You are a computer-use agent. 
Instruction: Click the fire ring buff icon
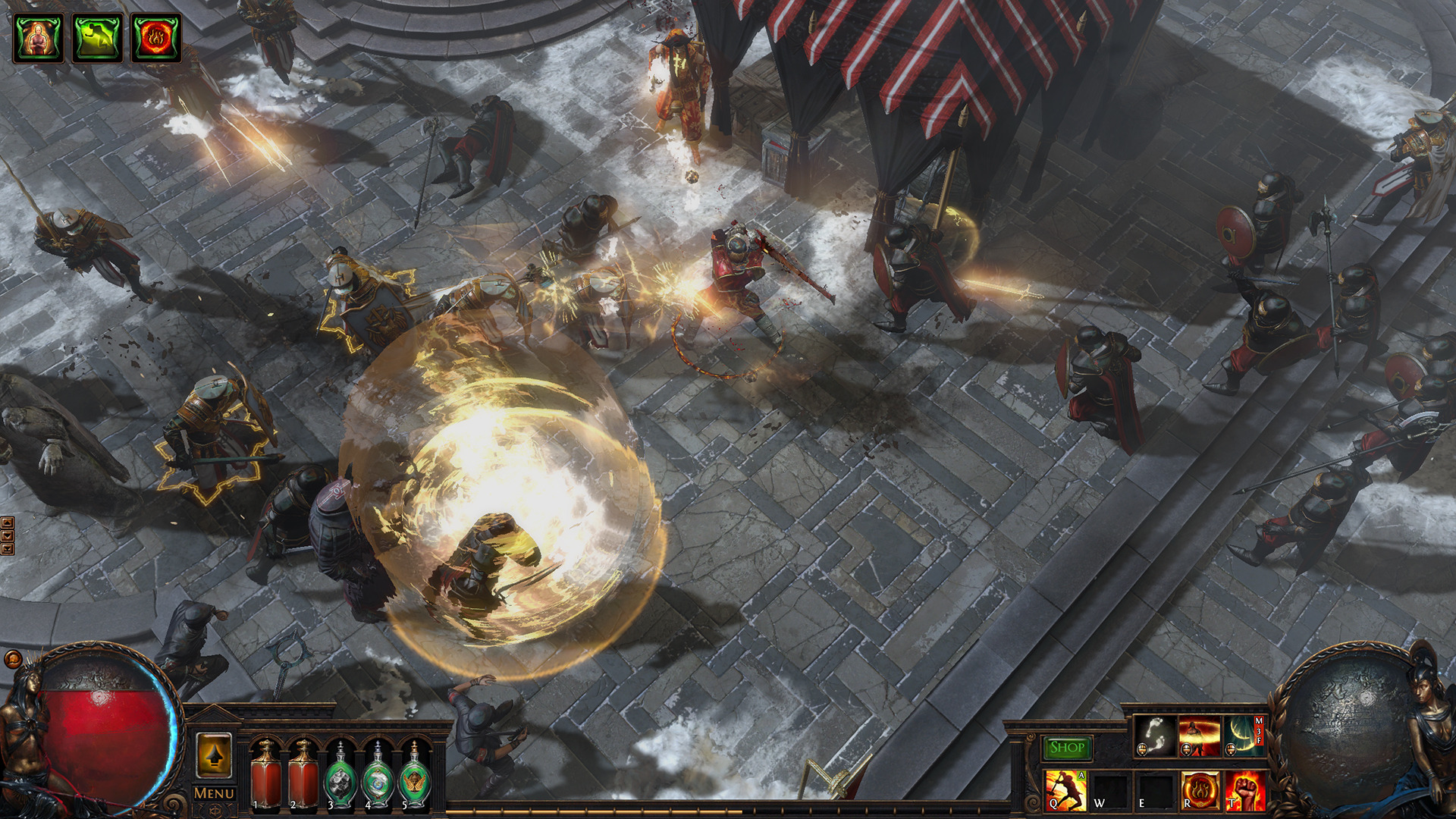click(x=156, y=36)
